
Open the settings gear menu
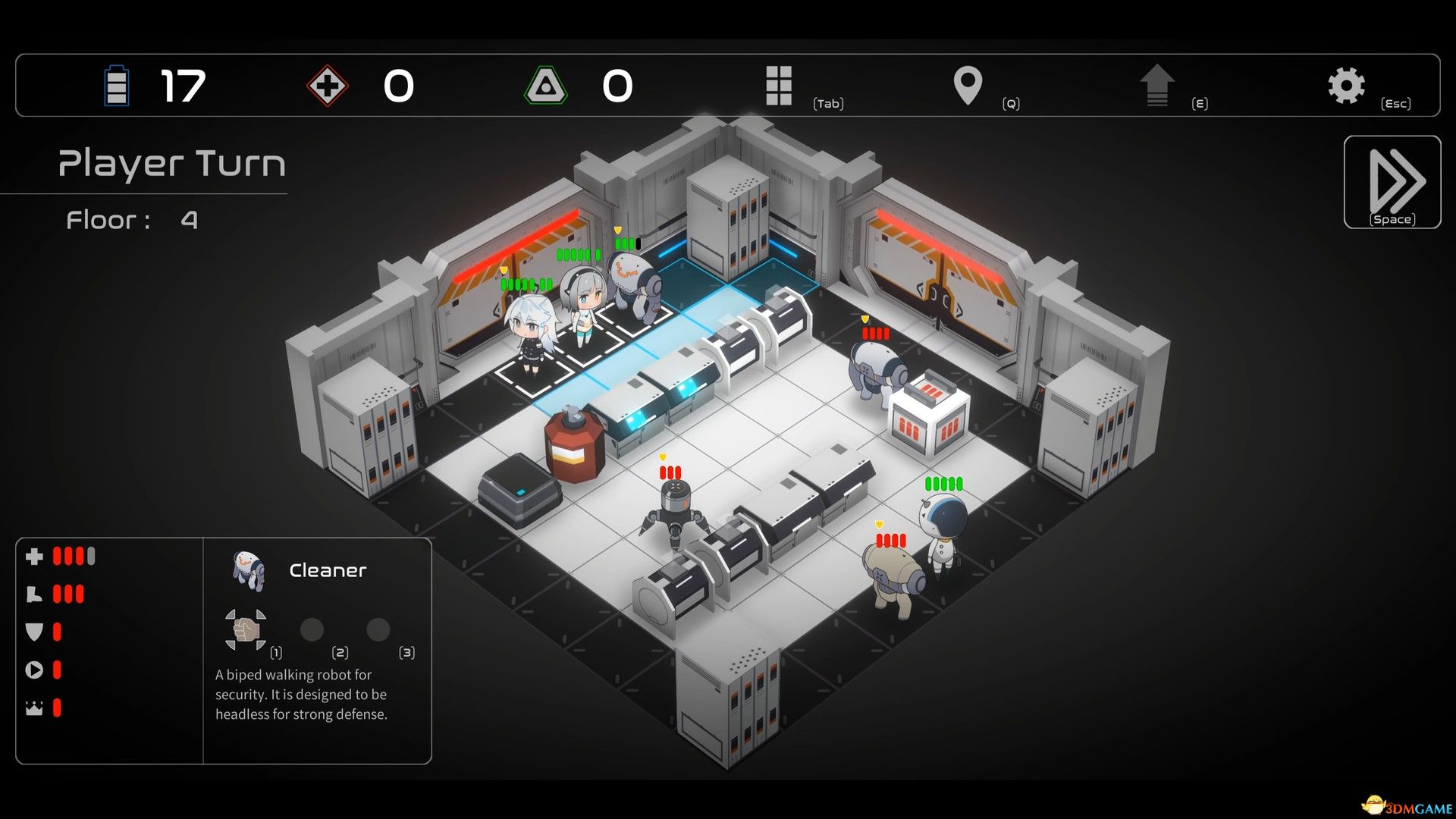pyautogui.click(x=1346, y=86)
